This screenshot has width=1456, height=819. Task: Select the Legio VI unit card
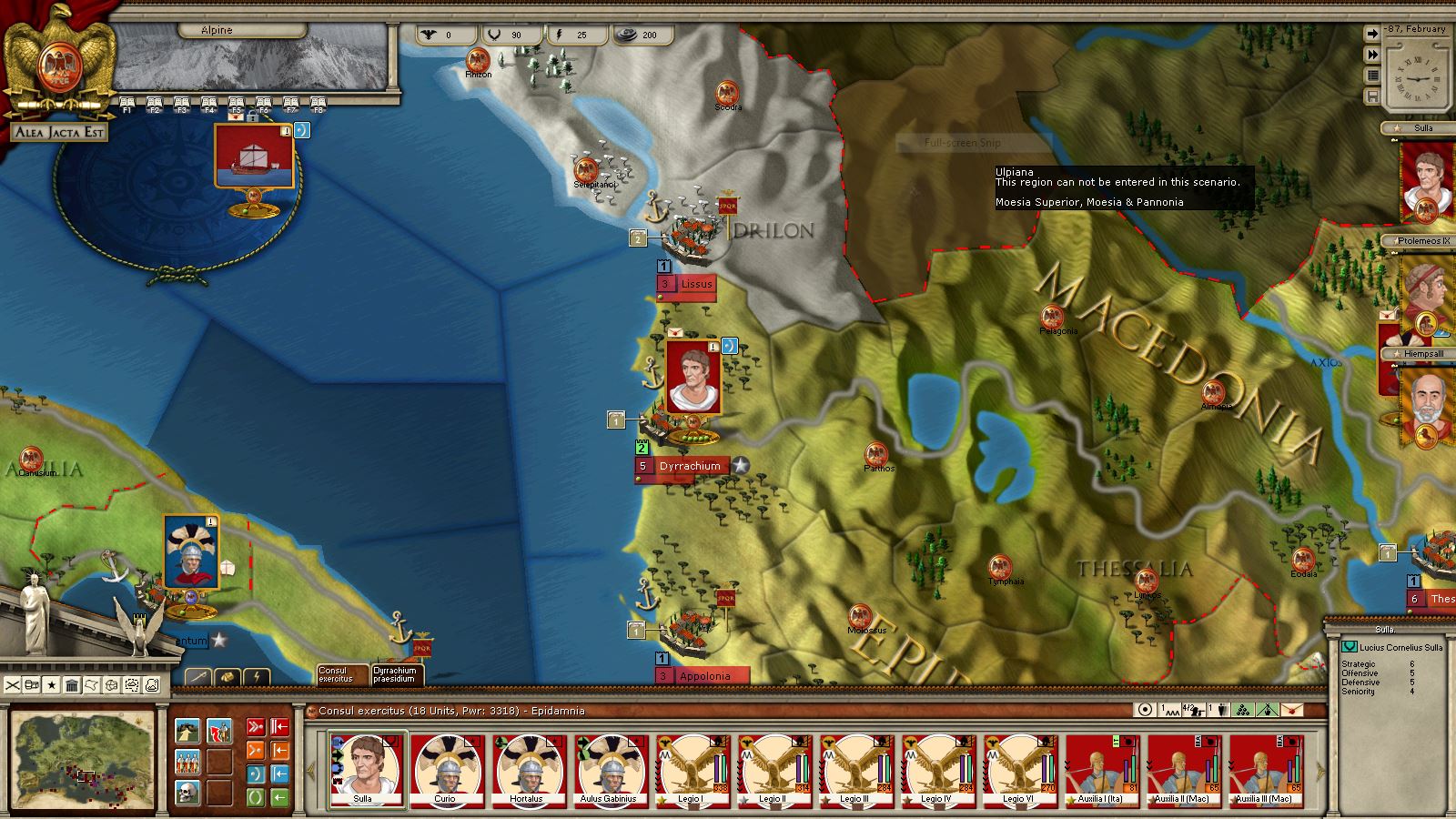click(x=1017, y=770)
